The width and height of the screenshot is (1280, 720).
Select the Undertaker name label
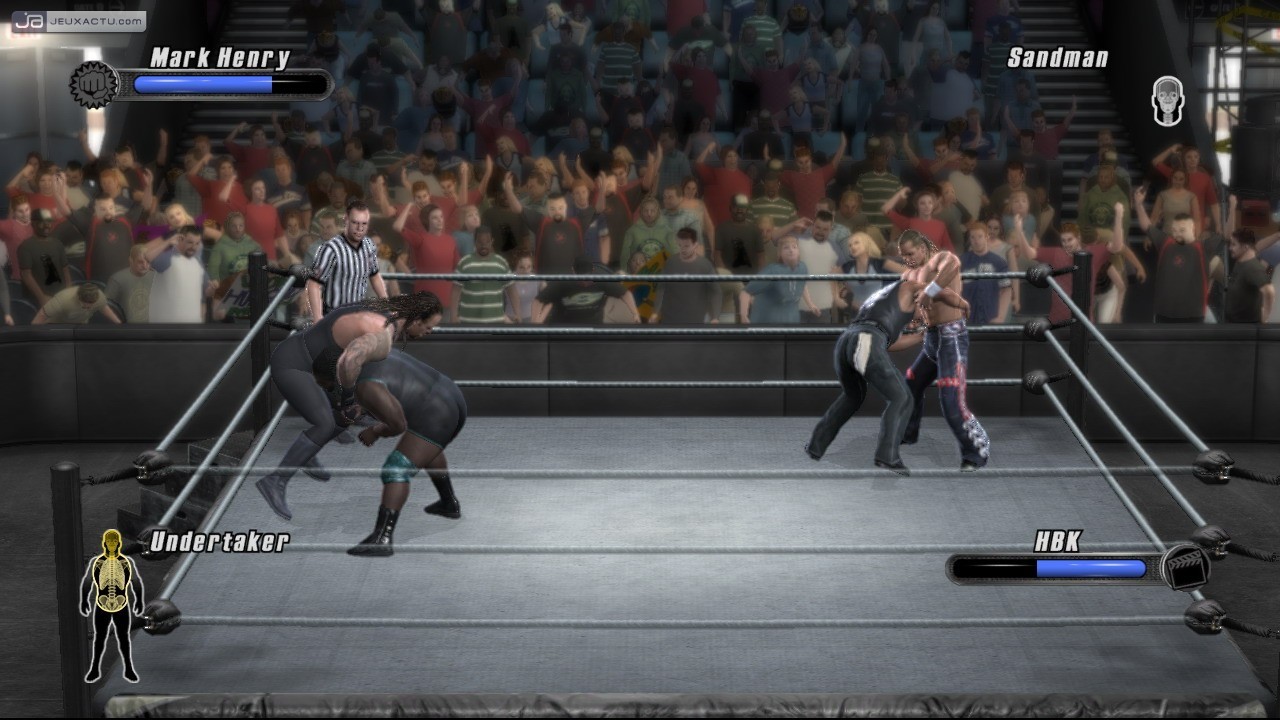coord(219,542)
